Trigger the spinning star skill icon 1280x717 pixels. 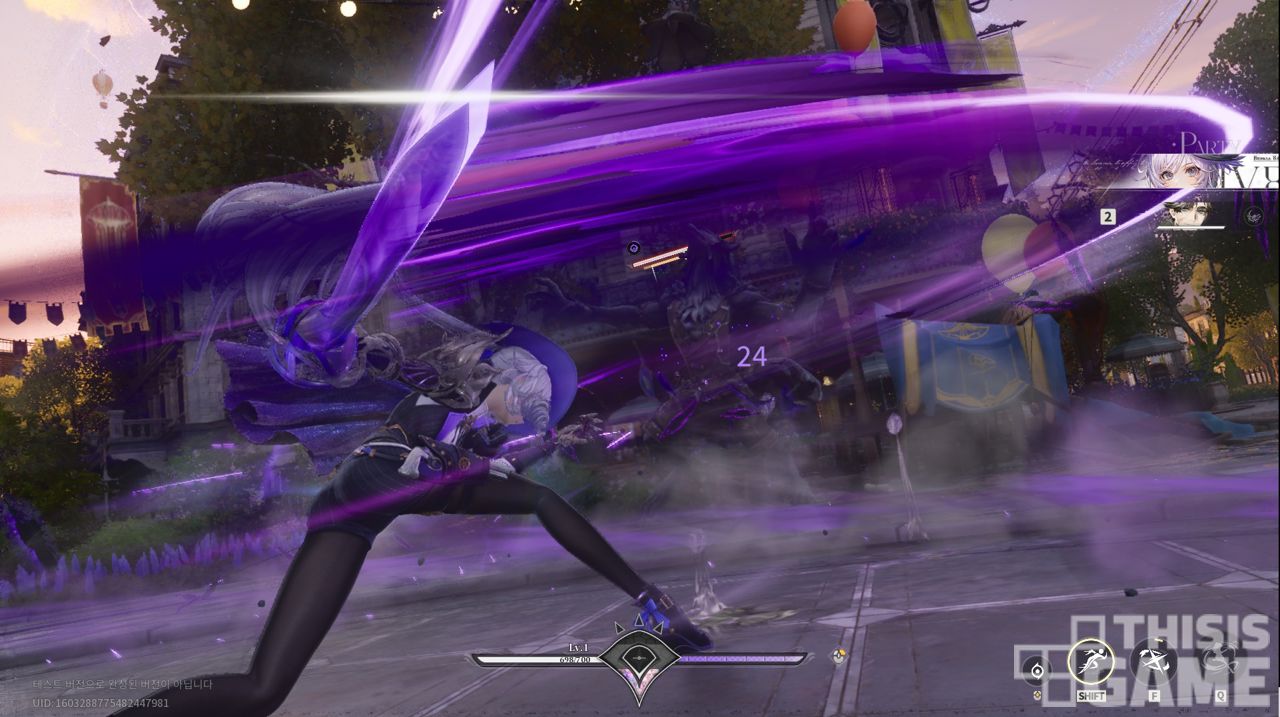[x=1153, y=661]
